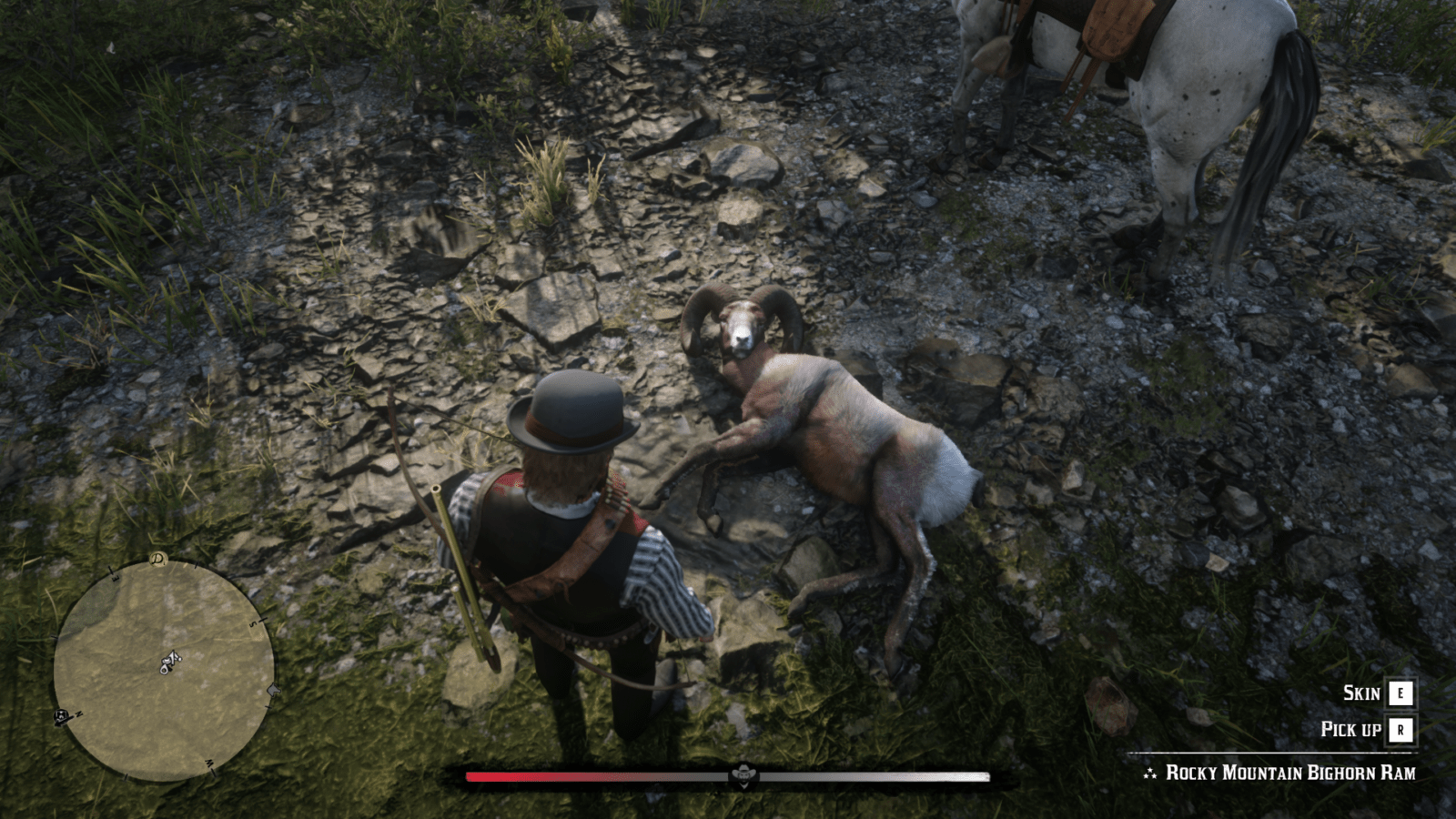
Task: Click the 'S' compass marker on the minimap
Action: click(253, 623)
